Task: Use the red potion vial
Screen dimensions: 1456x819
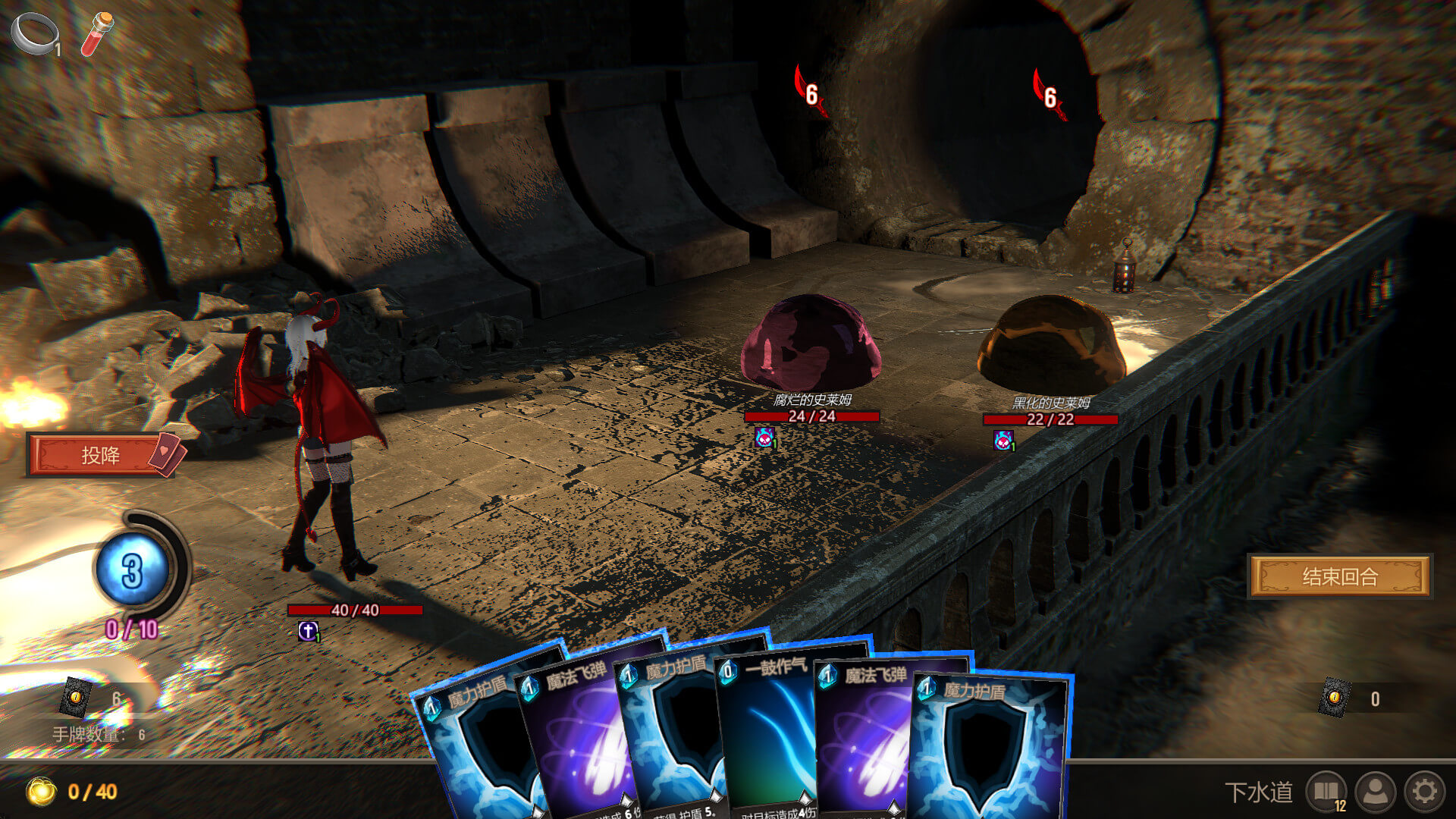Action: click(x=97, y=33)
